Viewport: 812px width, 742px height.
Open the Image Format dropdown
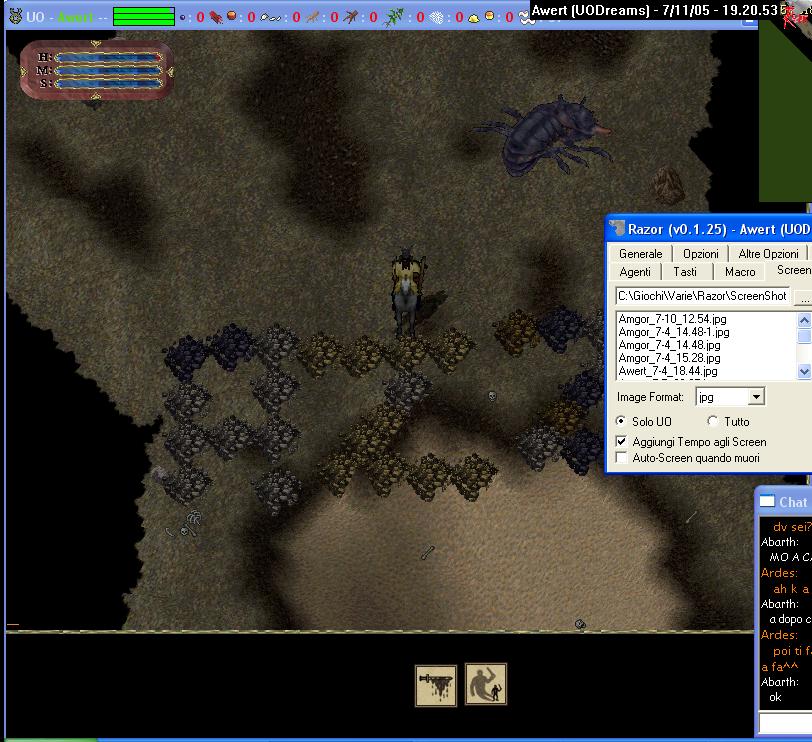pyautogui.click(x=756, y=397)
